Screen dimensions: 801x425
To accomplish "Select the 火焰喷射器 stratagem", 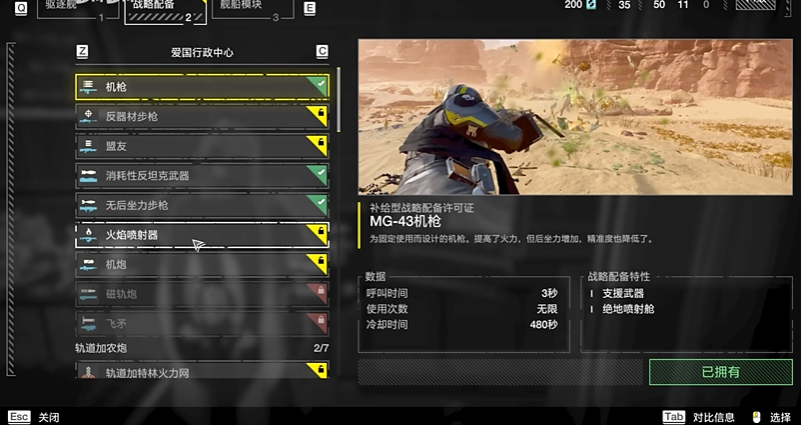I will pyautogui.click(x=200, y=235).
